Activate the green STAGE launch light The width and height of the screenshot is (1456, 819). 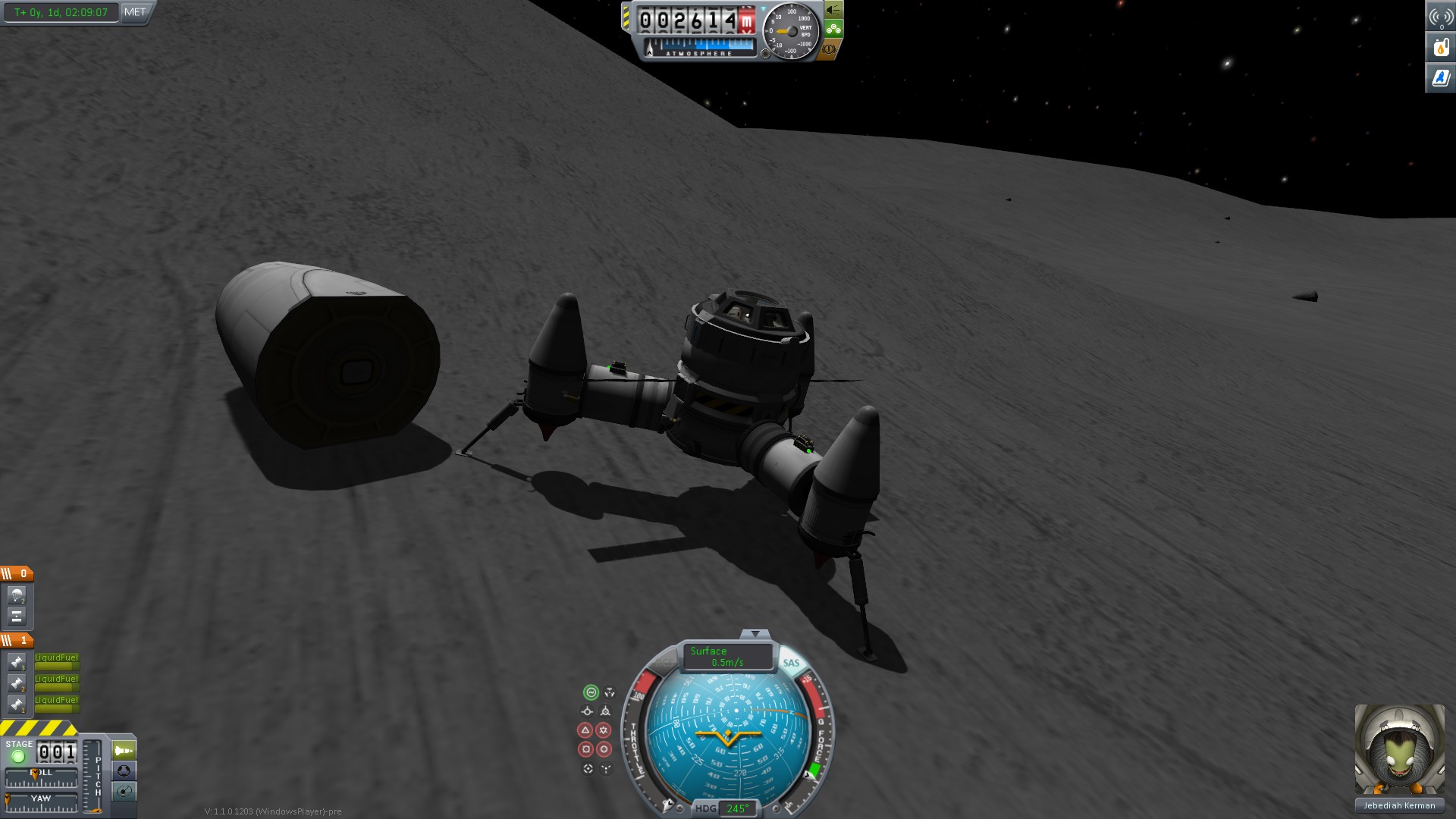pos(18,756)
